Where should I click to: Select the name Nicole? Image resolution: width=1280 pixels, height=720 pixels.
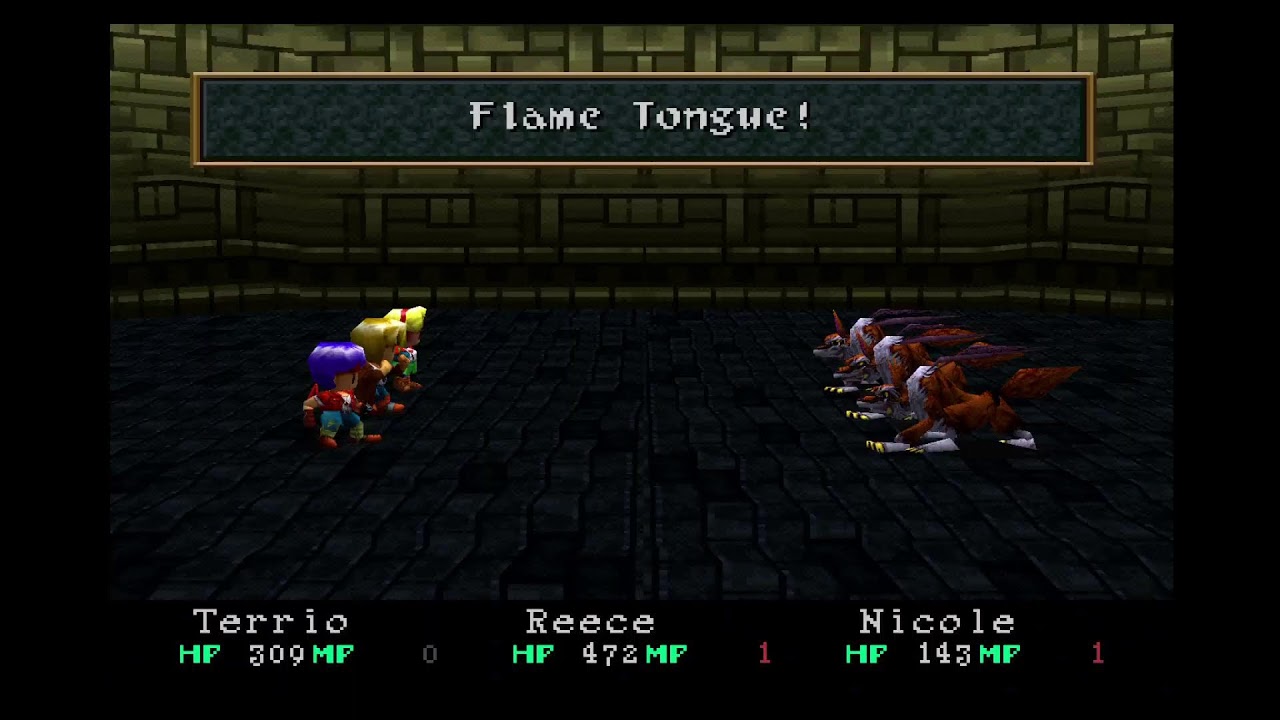(938, 622)
